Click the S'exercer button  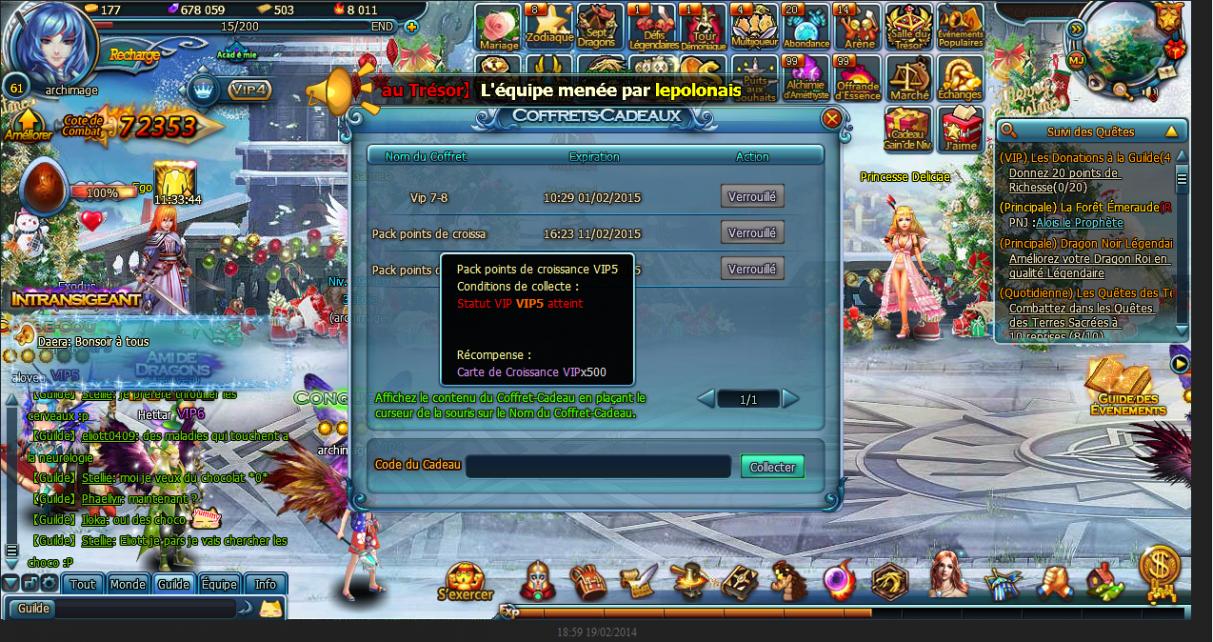click(x=466, y=580)
